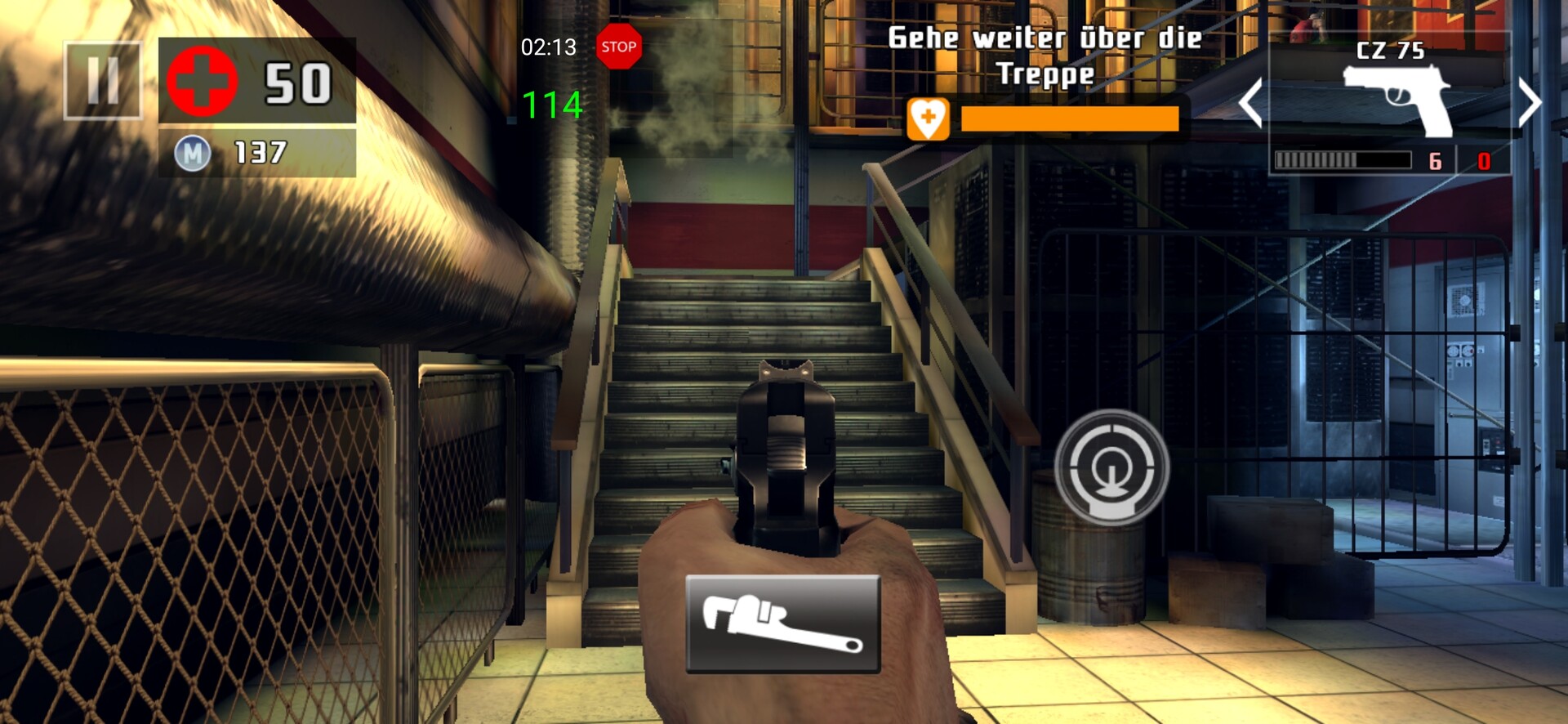Use the red cross medkit button
The image size is (1568, 724).
(x=203, y=81)
